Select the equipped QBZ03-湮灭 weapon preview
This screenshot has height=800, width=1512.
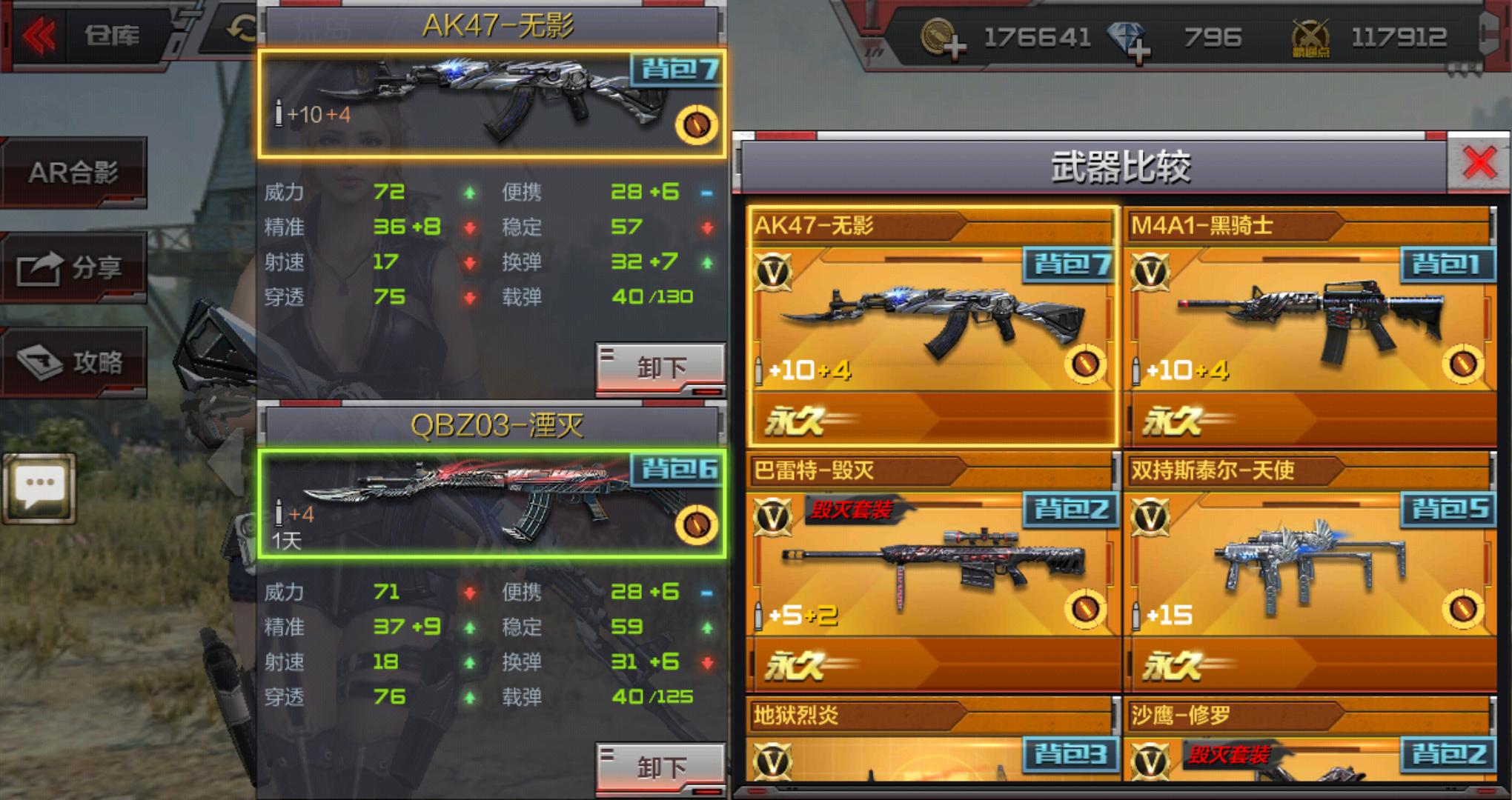click(491, 504)
